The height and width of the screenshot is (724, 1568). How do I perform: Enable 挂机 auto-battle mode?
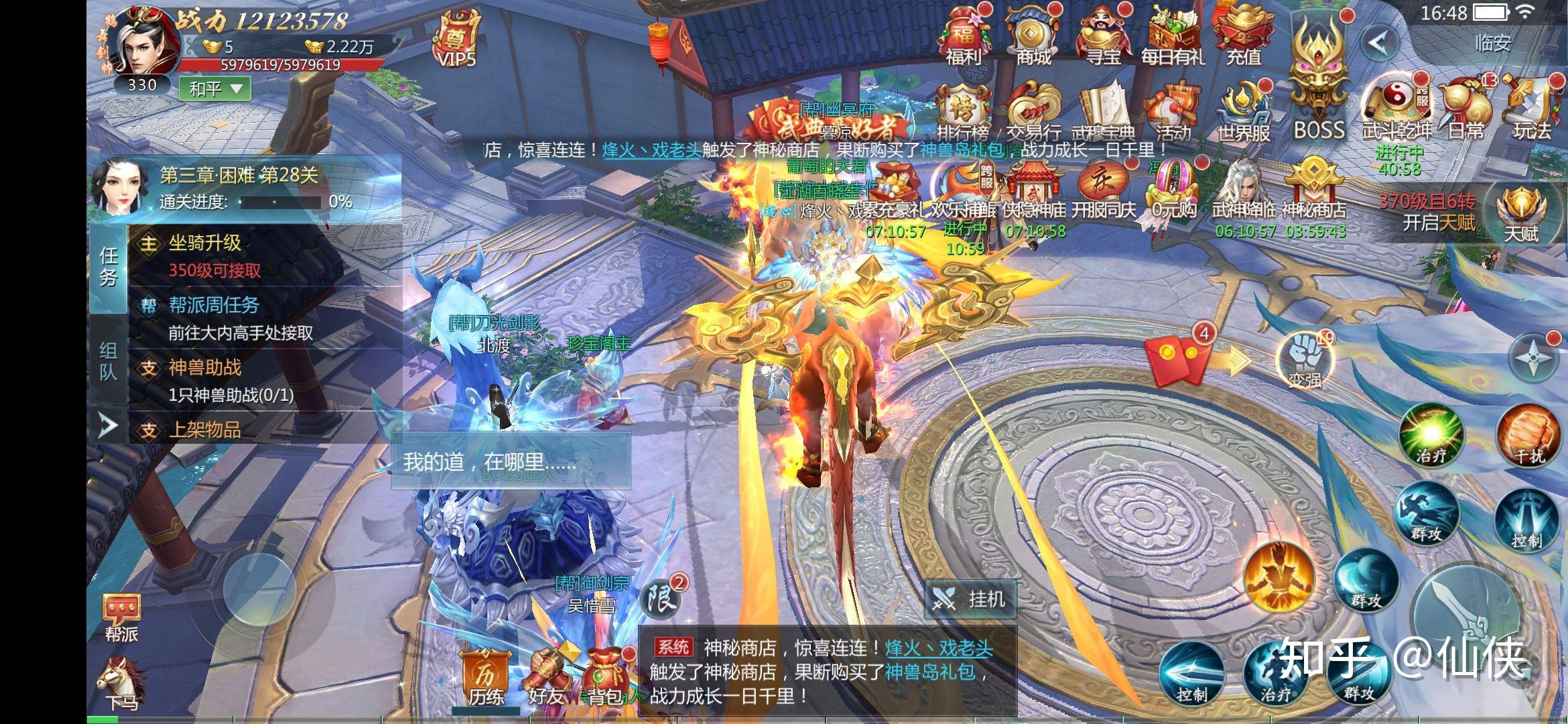971,599
